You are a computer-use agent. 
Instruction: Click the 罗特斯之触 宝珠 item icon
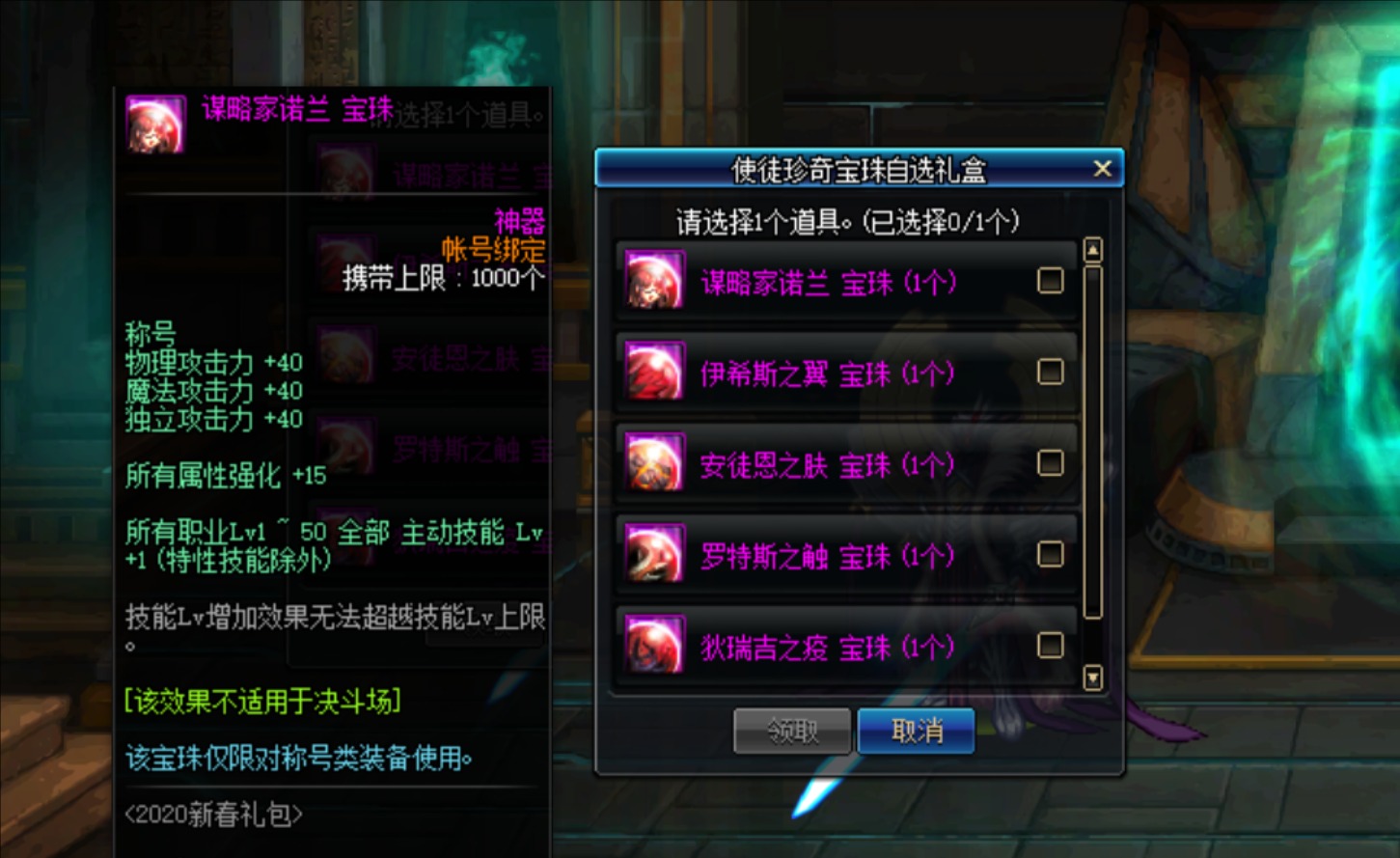pos(655,556)
